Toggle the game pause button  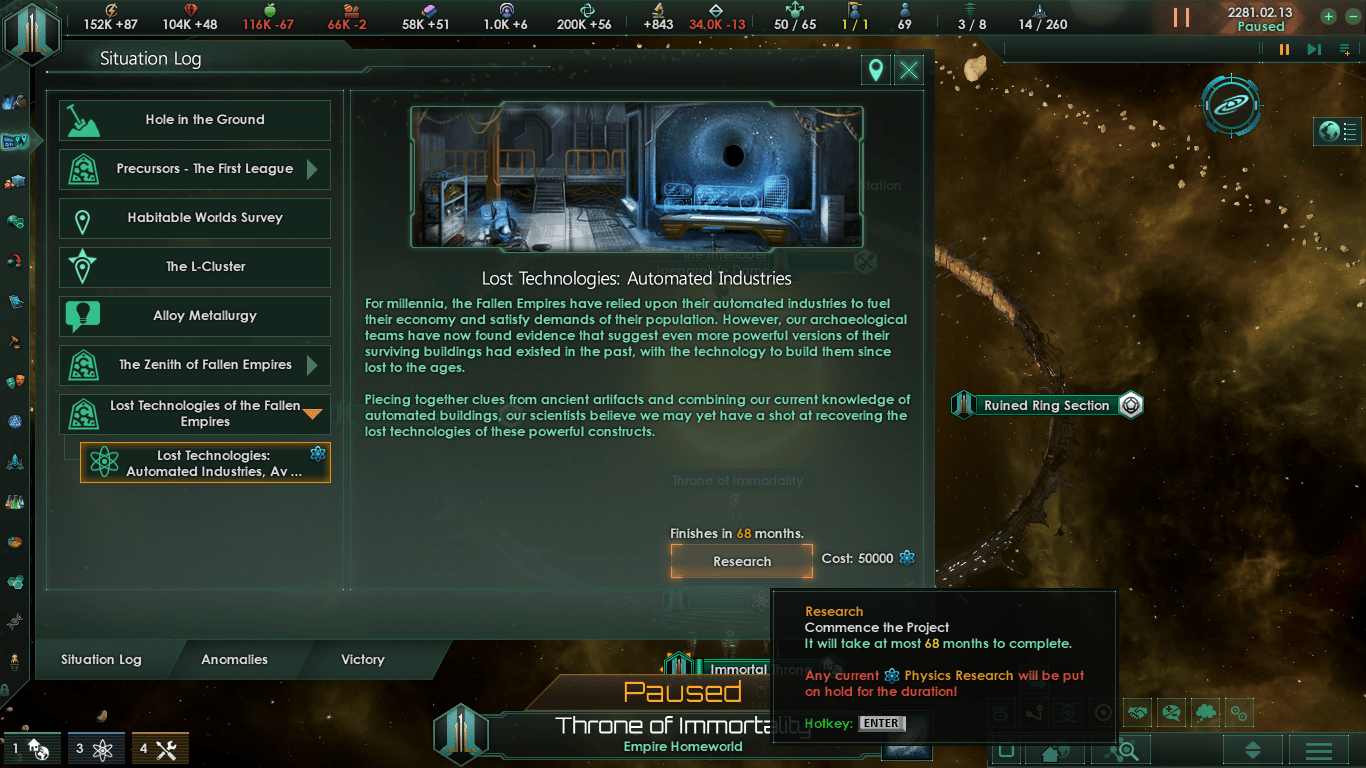tap(1181, 18)
